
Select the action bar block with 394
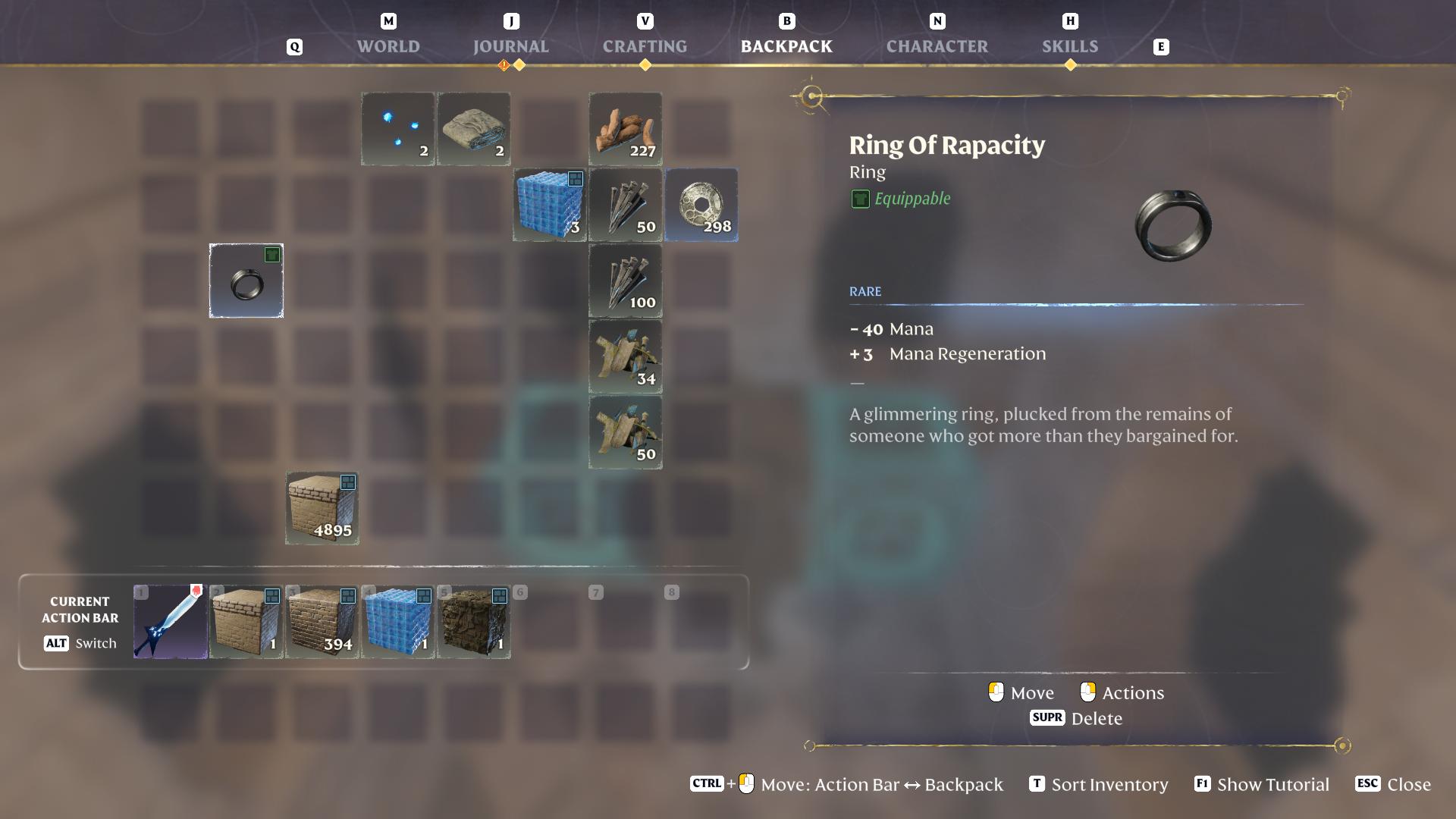pyautogui.click(x=322, y=622)
